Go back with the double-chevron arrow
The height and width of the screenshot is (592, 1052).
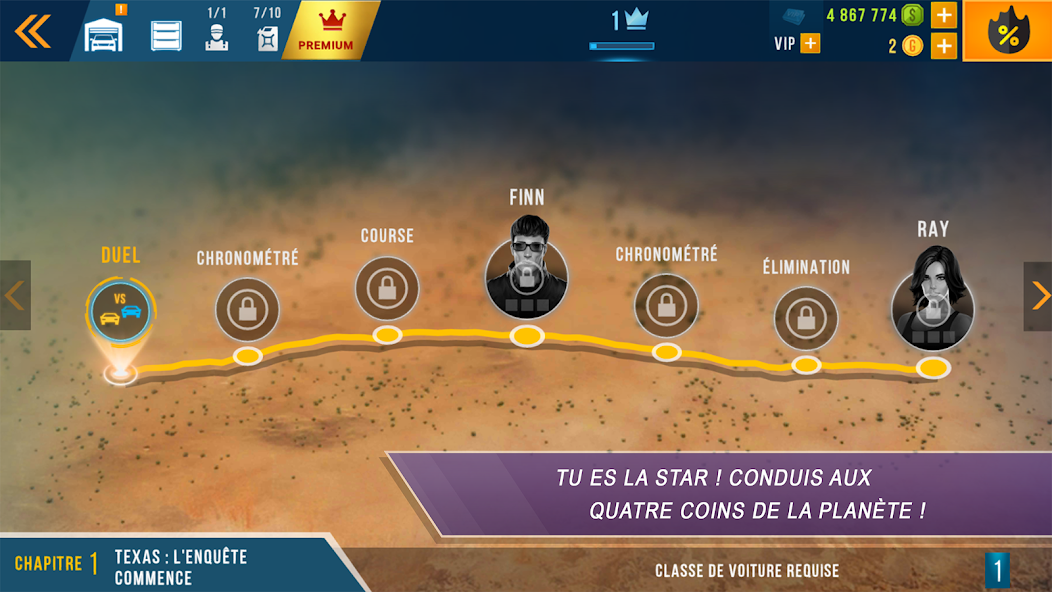point(32,31)
